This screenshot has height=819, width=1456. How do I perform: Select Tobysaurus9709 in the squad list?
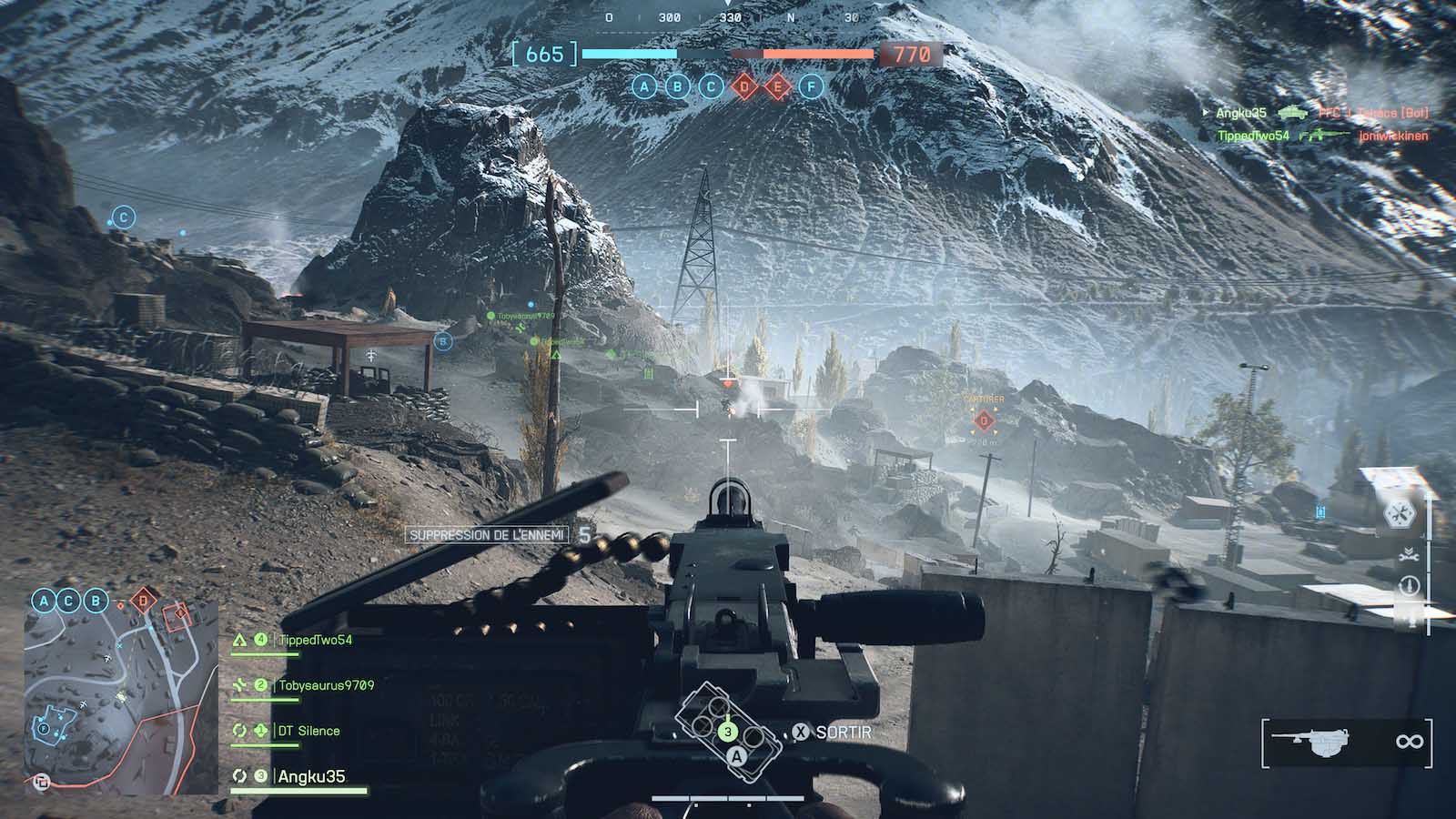326,685
